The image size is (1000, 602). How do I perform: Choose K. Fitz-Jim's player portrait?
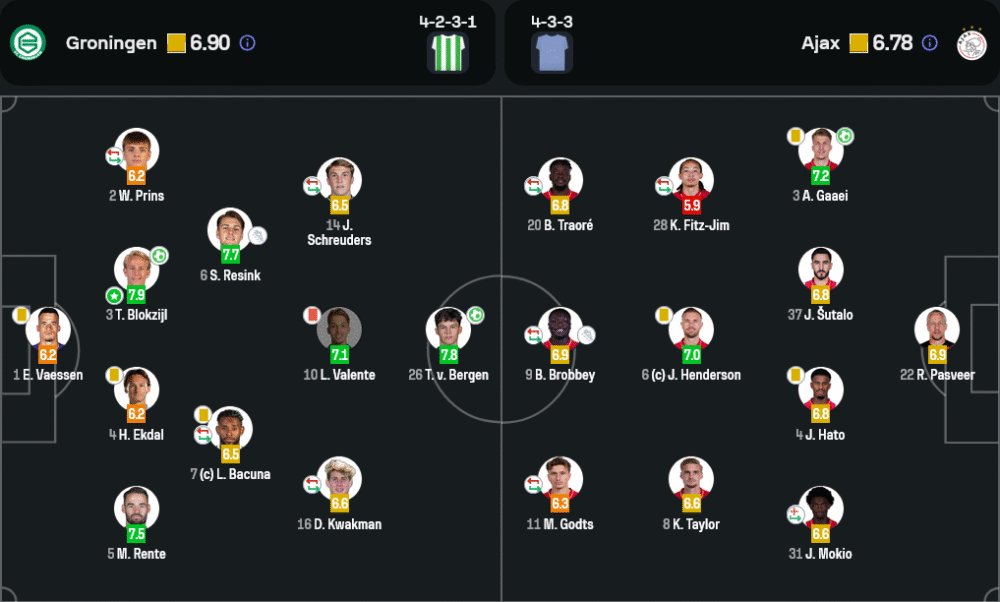[691, 180]
